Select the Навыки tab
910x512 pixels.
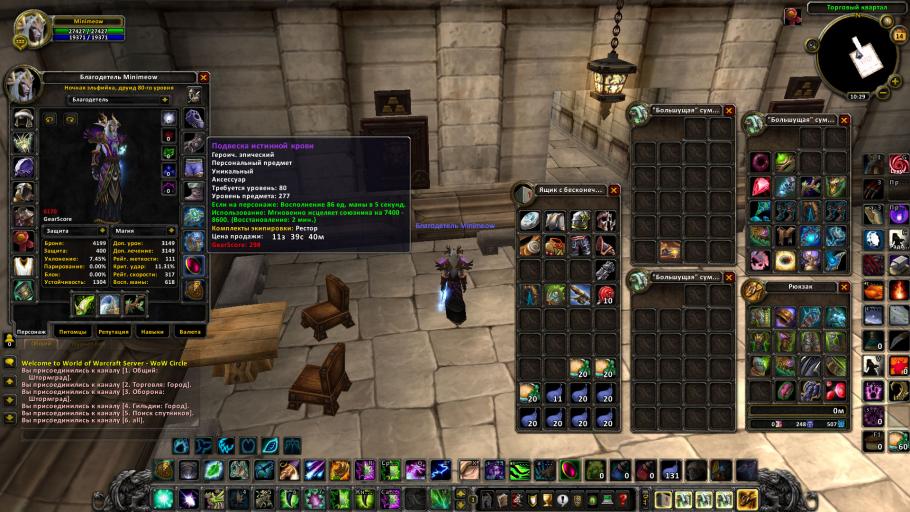click(x=153, y=331)
